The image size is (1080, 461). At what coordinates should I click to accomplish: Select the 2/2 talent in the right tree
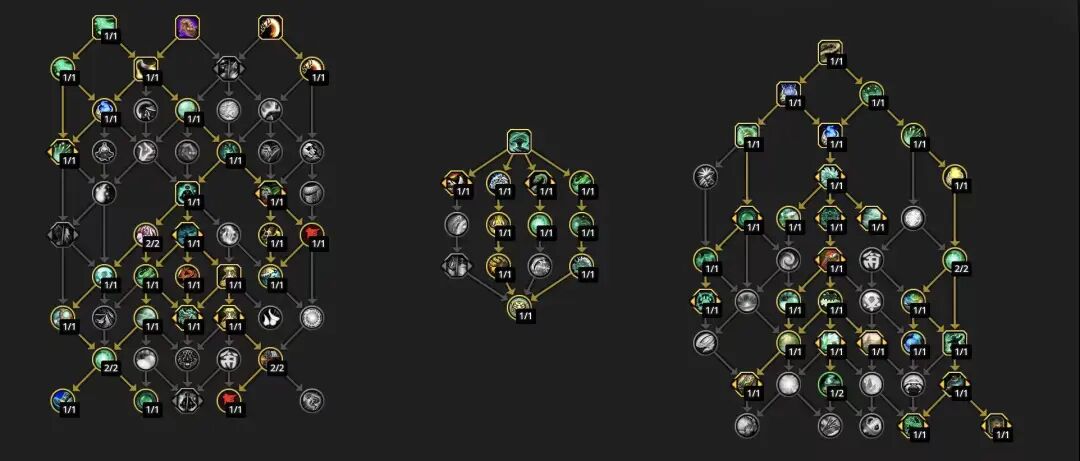coord(954,260)
